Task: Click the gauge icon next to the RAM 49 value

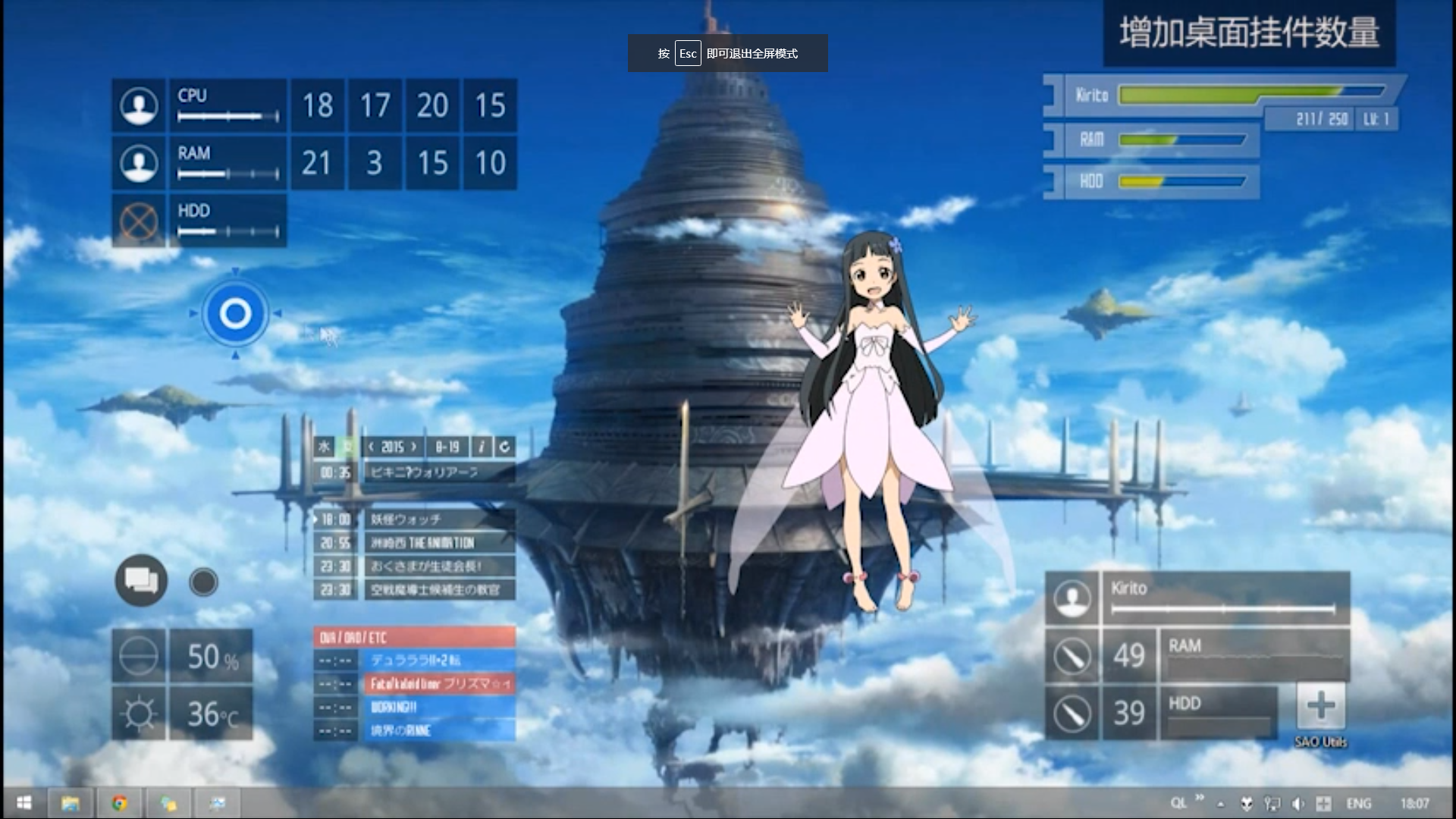Action: tap(1074, 656)
